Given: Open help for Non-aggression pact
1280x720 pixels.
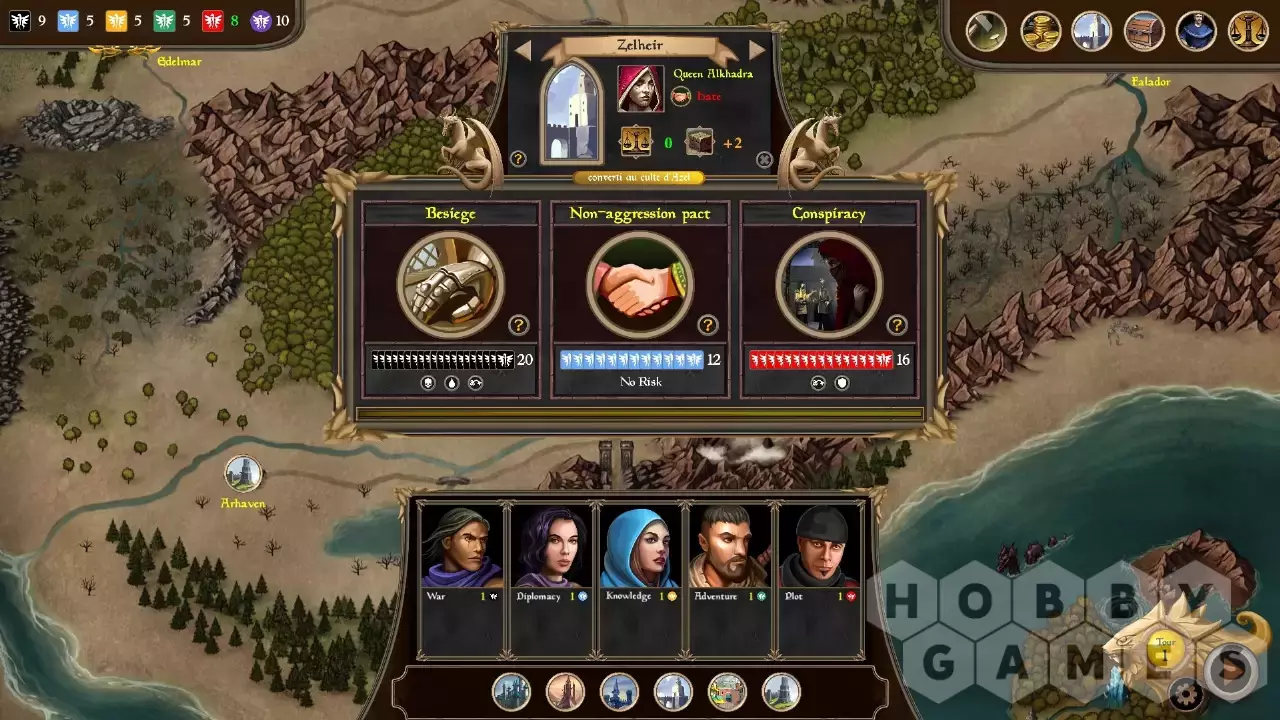Looking at the screenshot, I should pyautogui.click(x=708, y=325).
